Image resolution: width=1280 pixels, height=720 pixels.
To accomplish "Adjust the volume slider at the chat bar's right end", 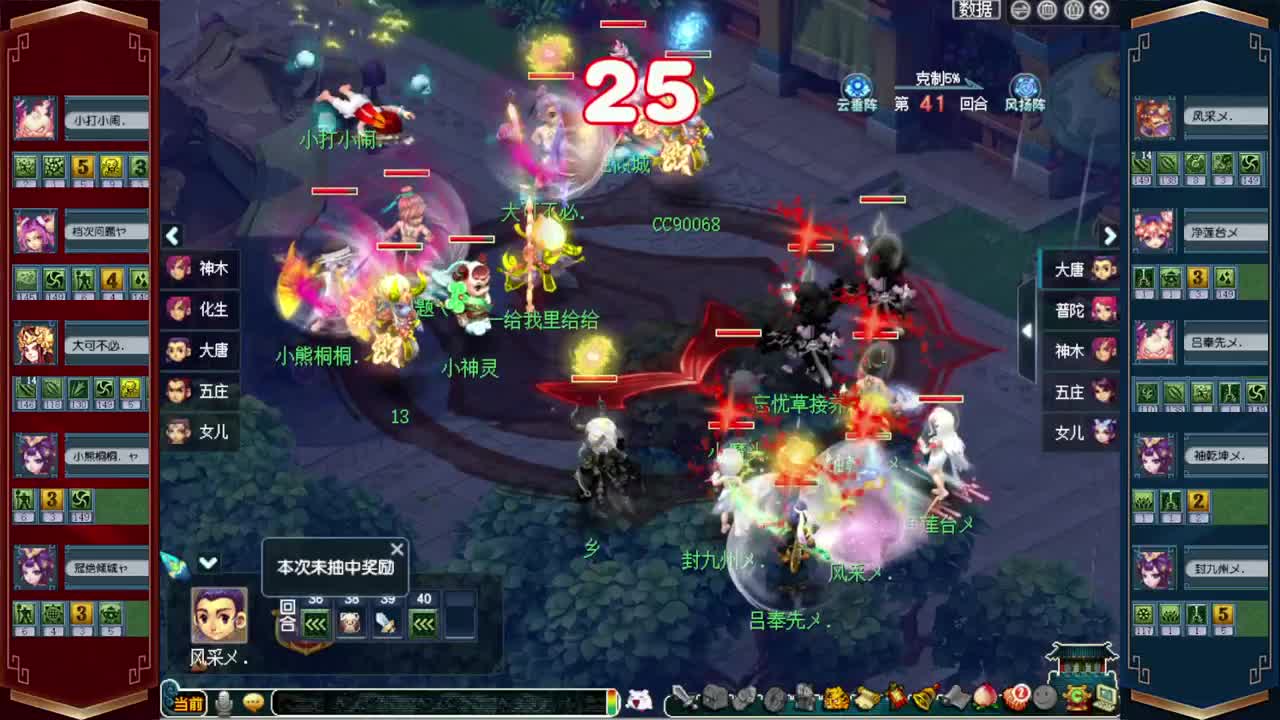I will click(613, 700).
